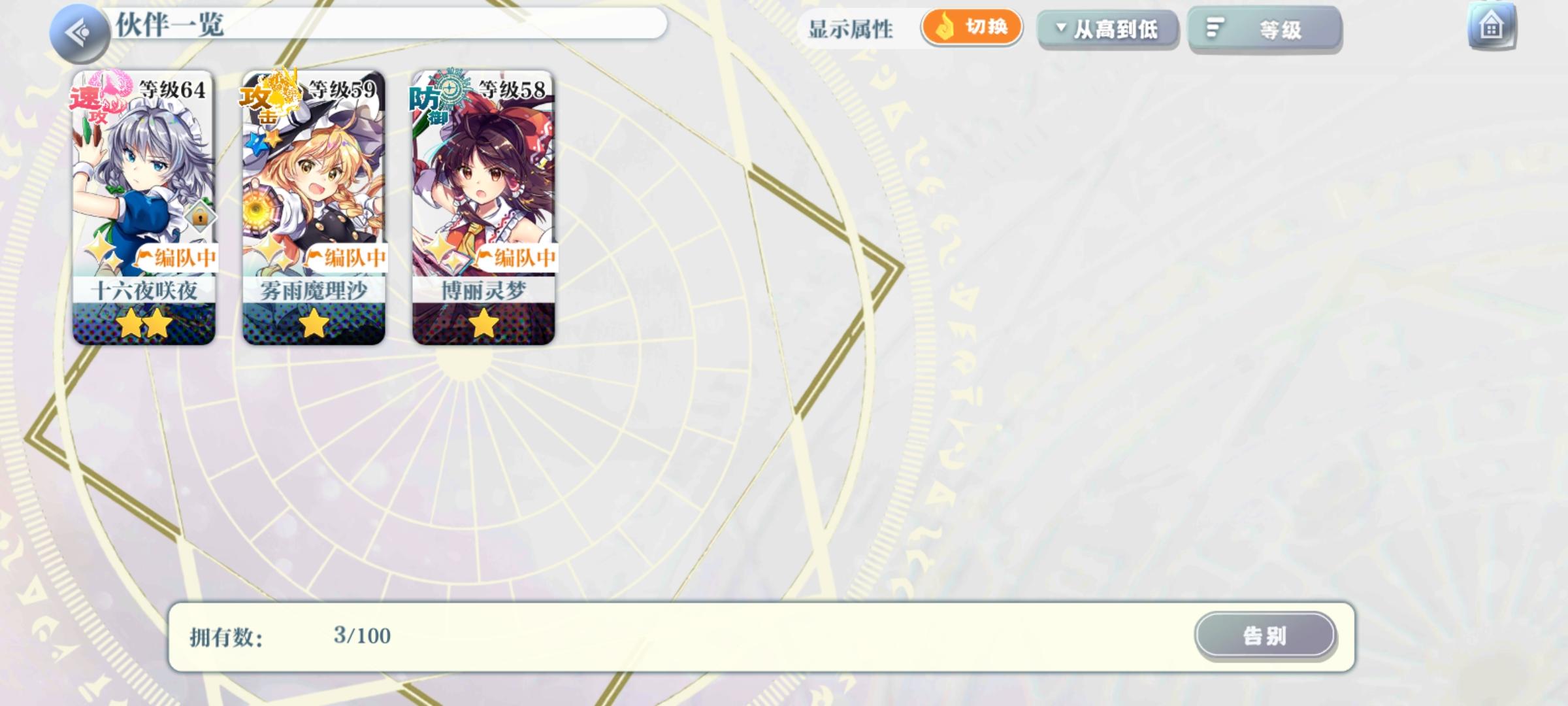Image resolution: width=1568 pixels, height=706 pixels.
Task: Open the 从高到低 sort order dropdown
Action: click(1107, 29)
